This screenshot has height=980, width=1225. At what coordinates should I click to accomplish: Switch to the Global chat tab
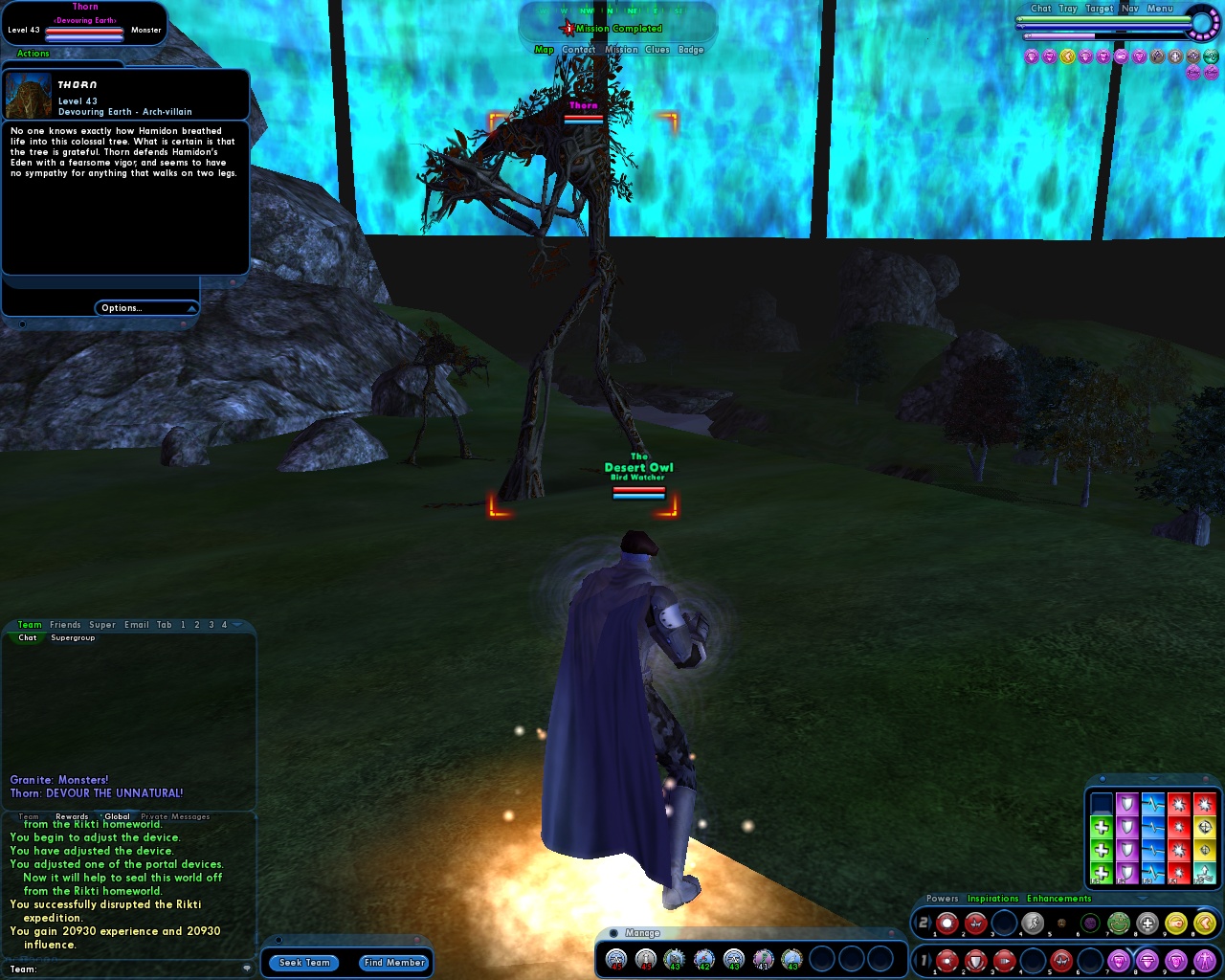[117, 816]
